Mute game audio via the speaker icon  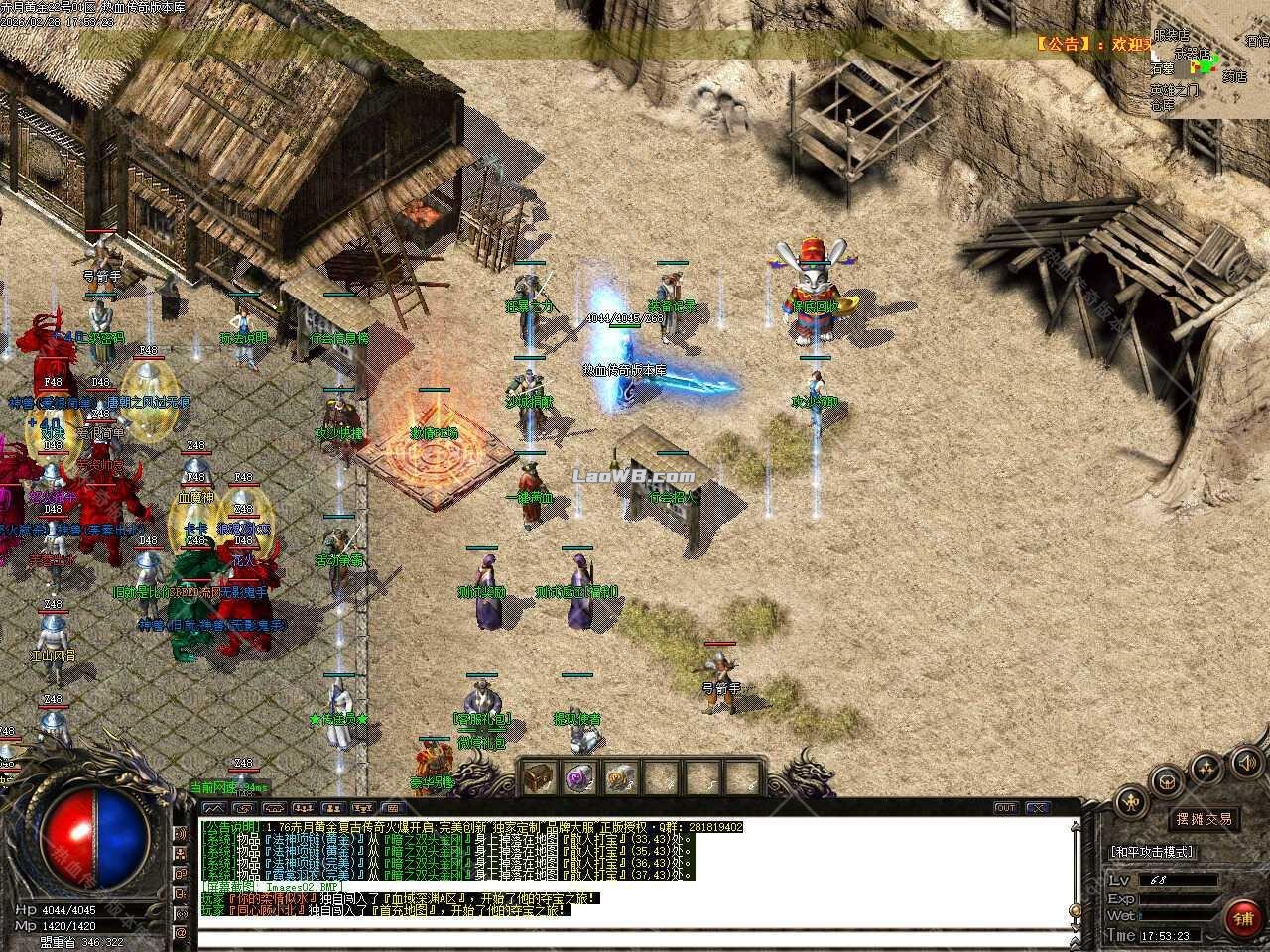pos(1247,764)
